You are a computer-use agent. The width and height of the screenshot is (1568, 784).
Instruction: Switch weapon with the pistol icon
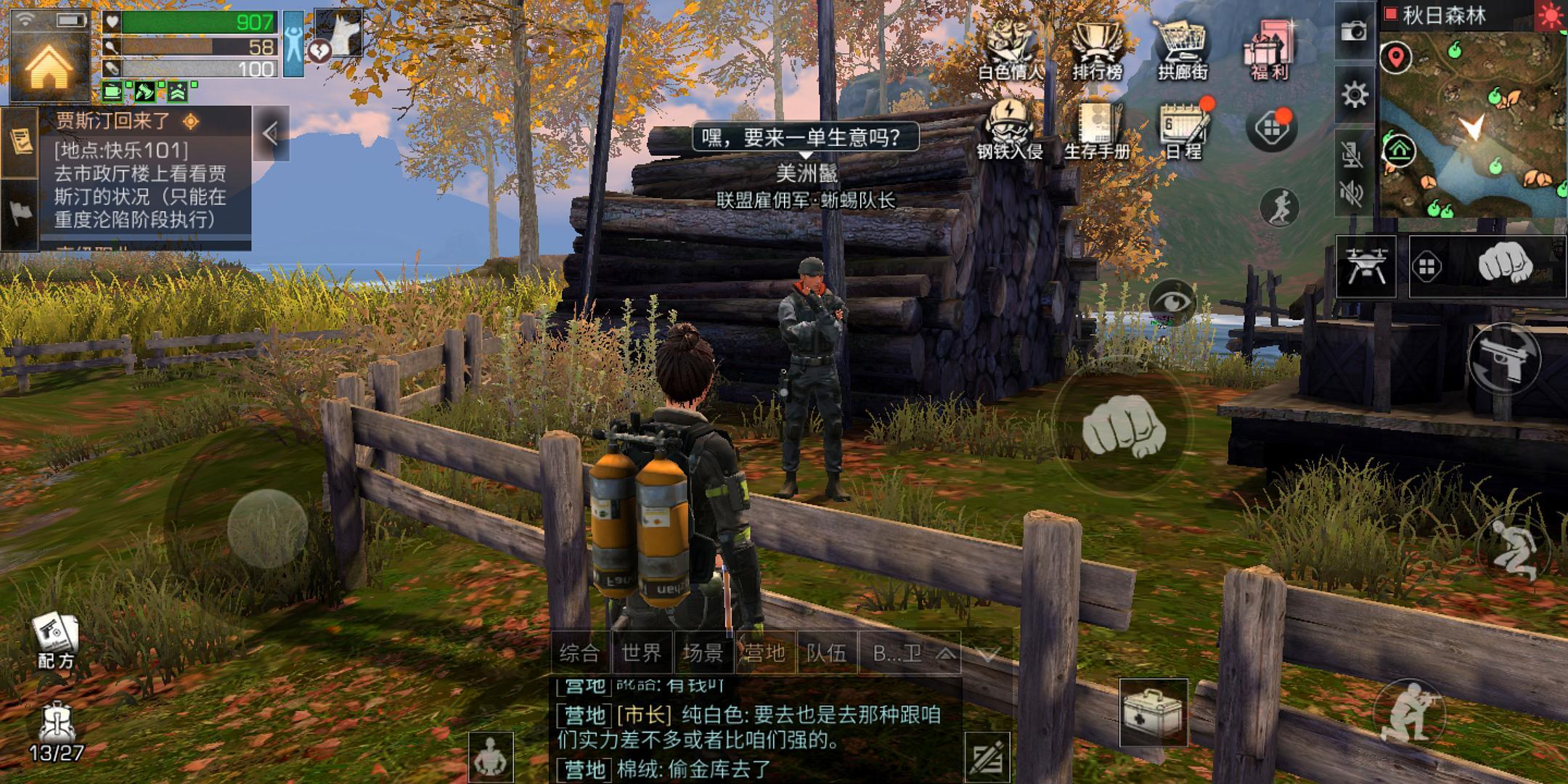tap(1505, 359)
